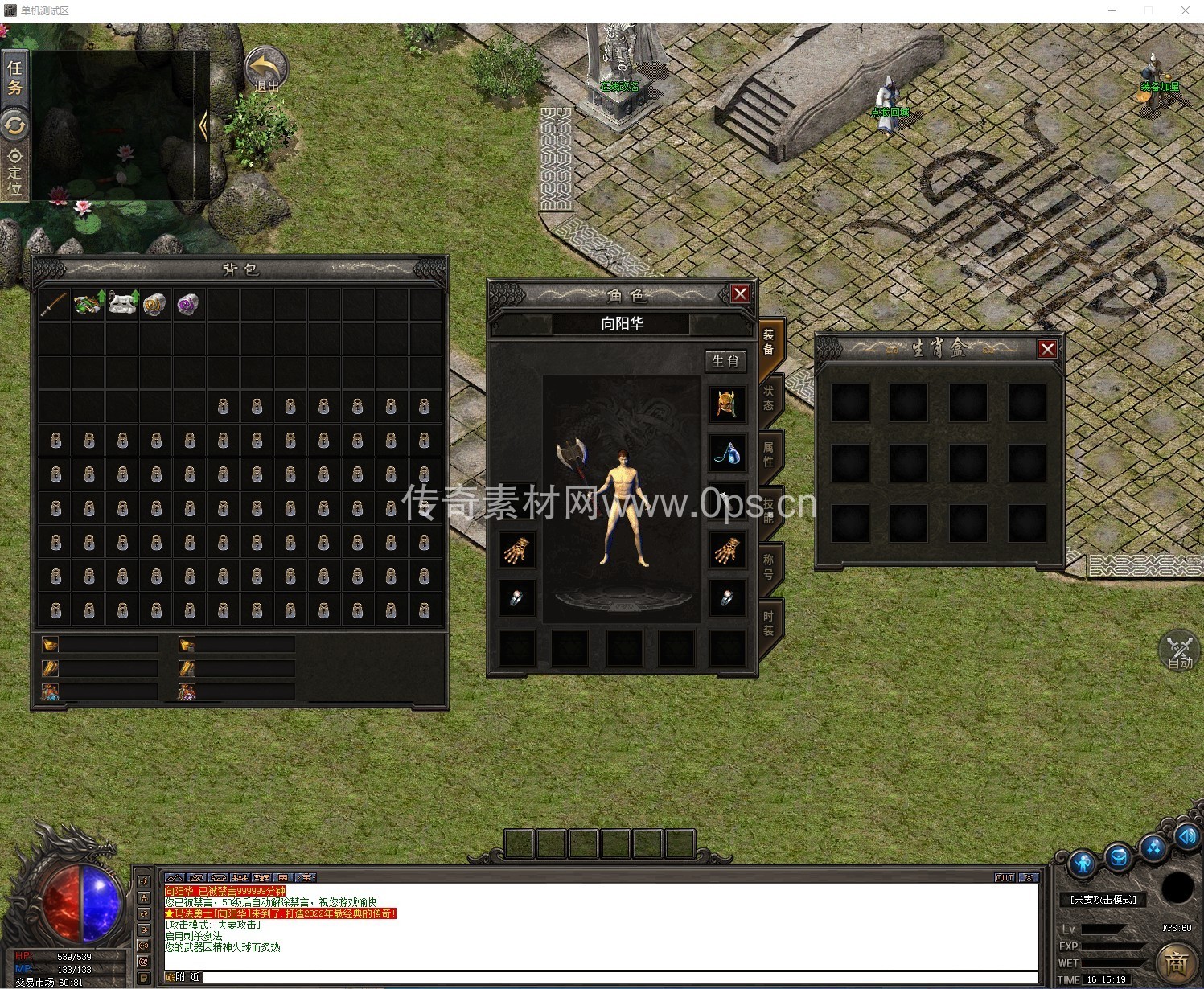Click the equipped blue necklace slot
1204x989 pixels.
pyautogui.click(x=726, y=453)
